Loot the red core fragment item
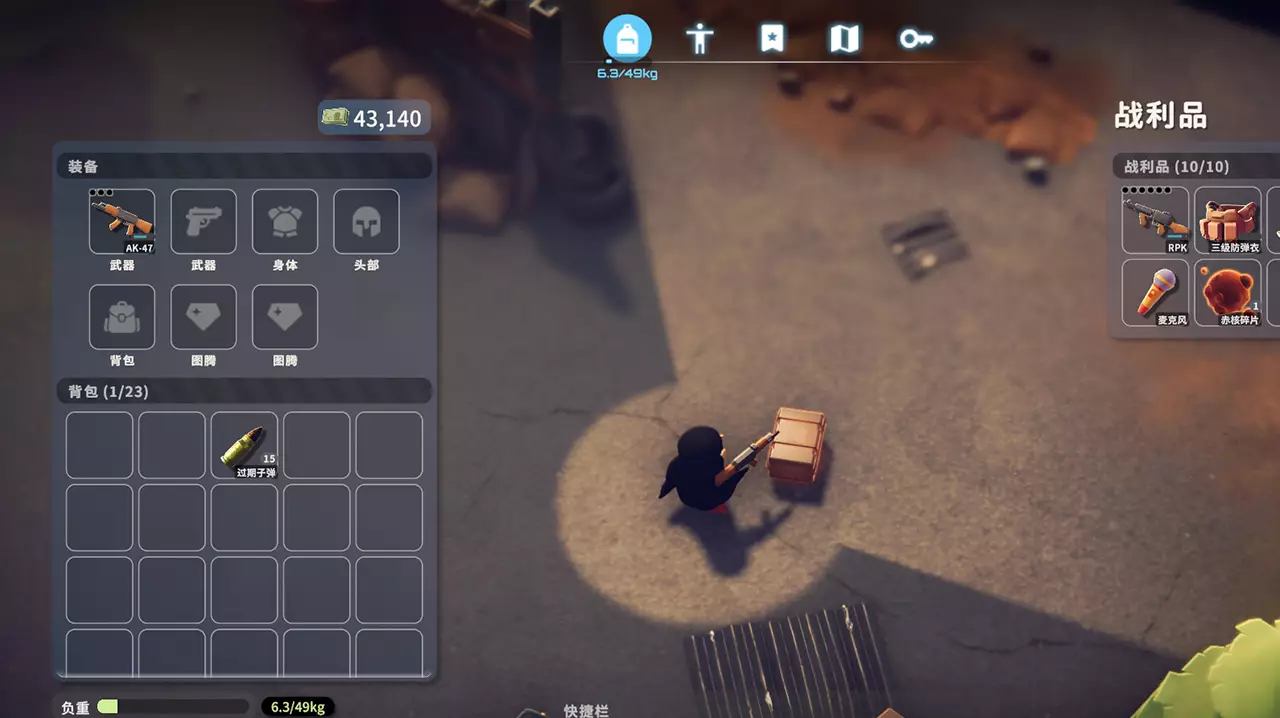1280x718 pixels. [x=1228, y=292]
